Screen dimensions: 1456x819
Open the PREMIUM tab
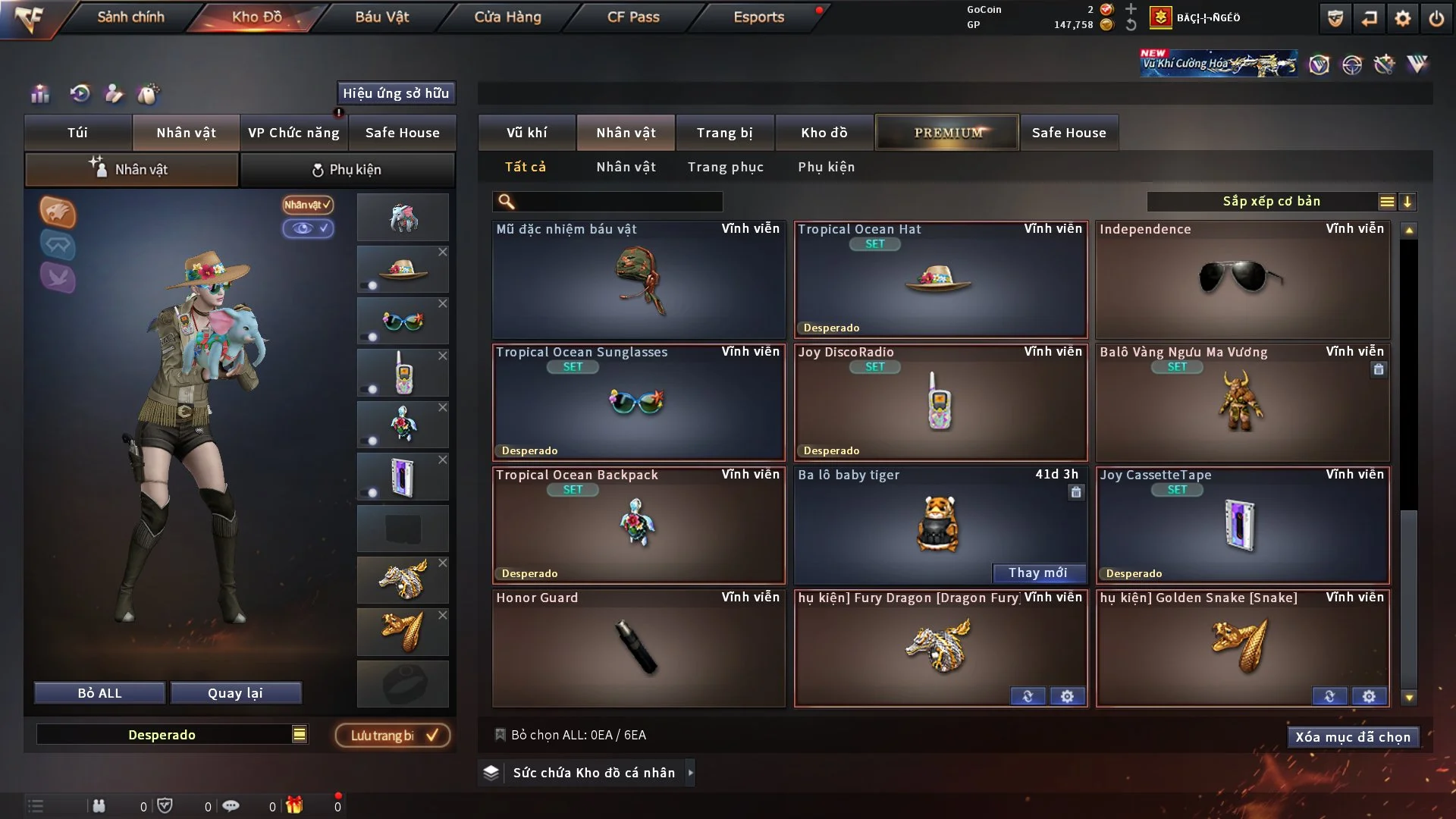pos(947,133)
